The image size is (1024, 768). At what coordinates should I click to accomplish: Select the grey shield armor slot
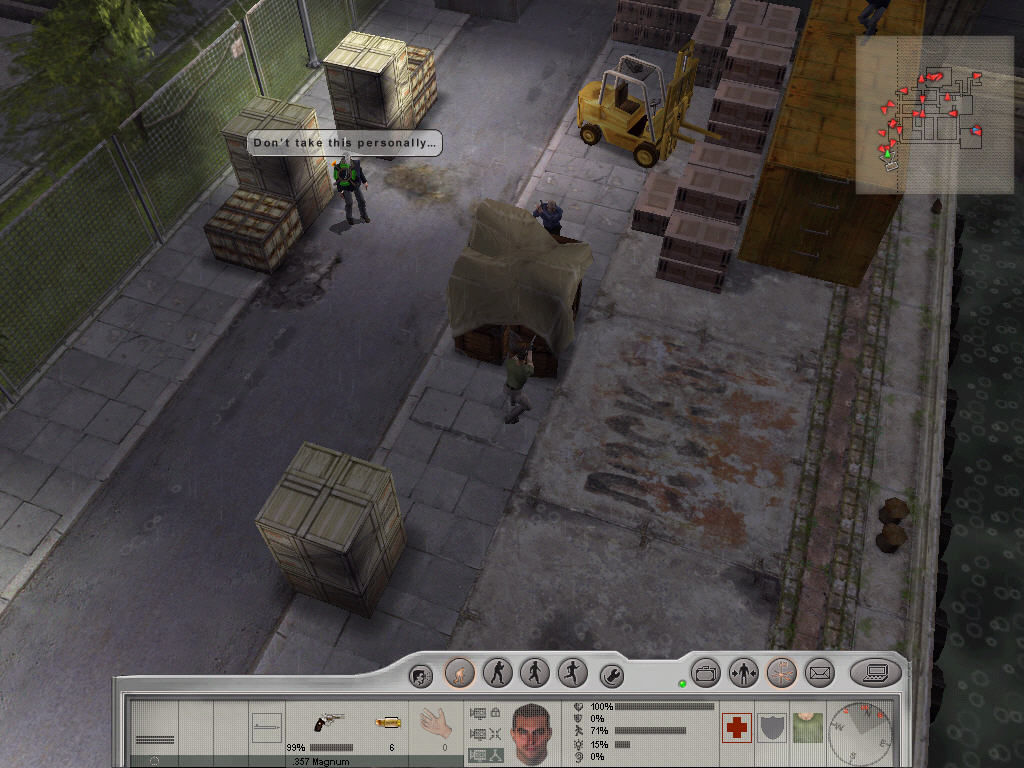771,727
